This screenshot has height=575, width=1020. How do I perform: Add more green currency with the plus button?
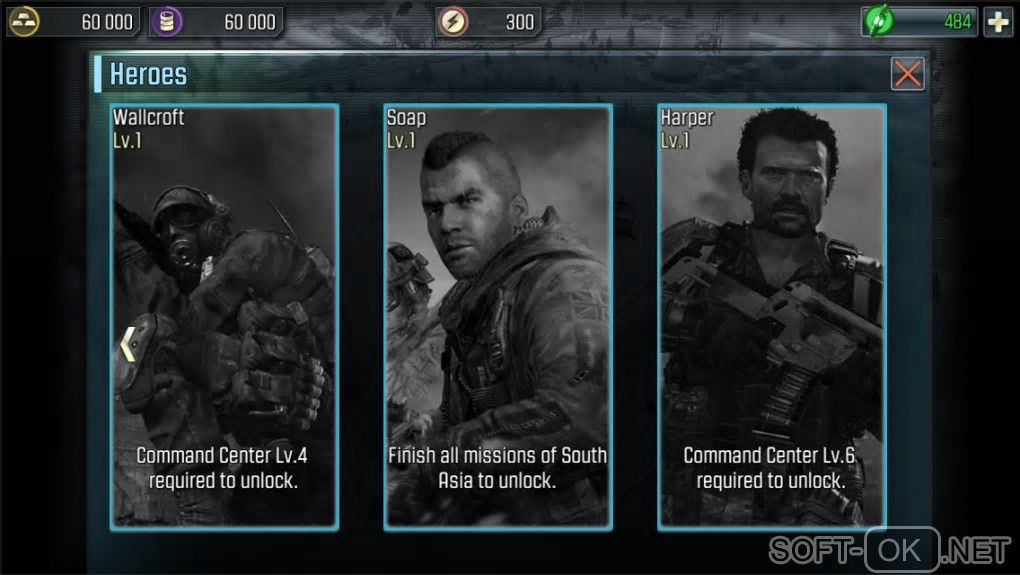(998, 22)
